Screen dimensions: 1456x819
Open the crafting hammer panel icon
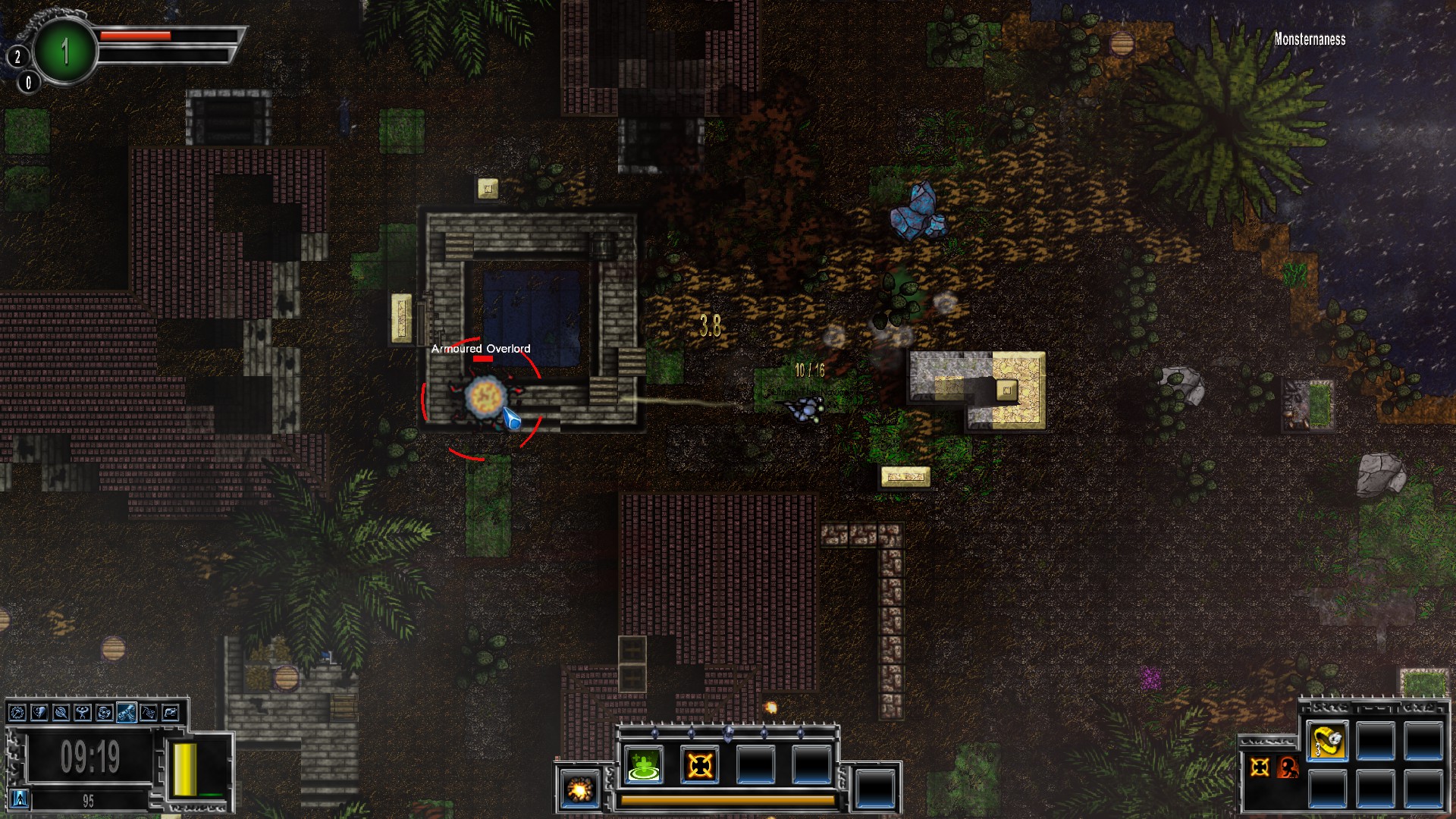coord(17,713)
